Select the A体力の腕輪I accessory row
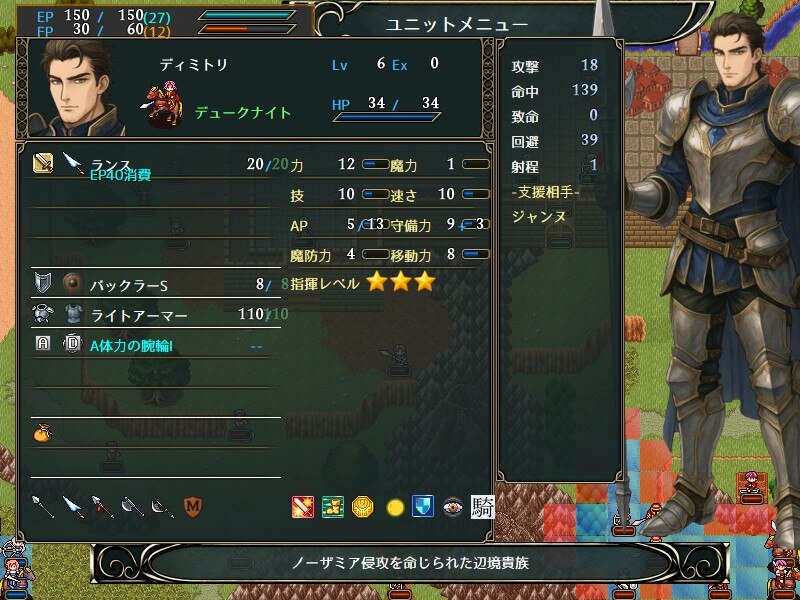The width and height of the screenshot is (800, 600). [150, 346]
